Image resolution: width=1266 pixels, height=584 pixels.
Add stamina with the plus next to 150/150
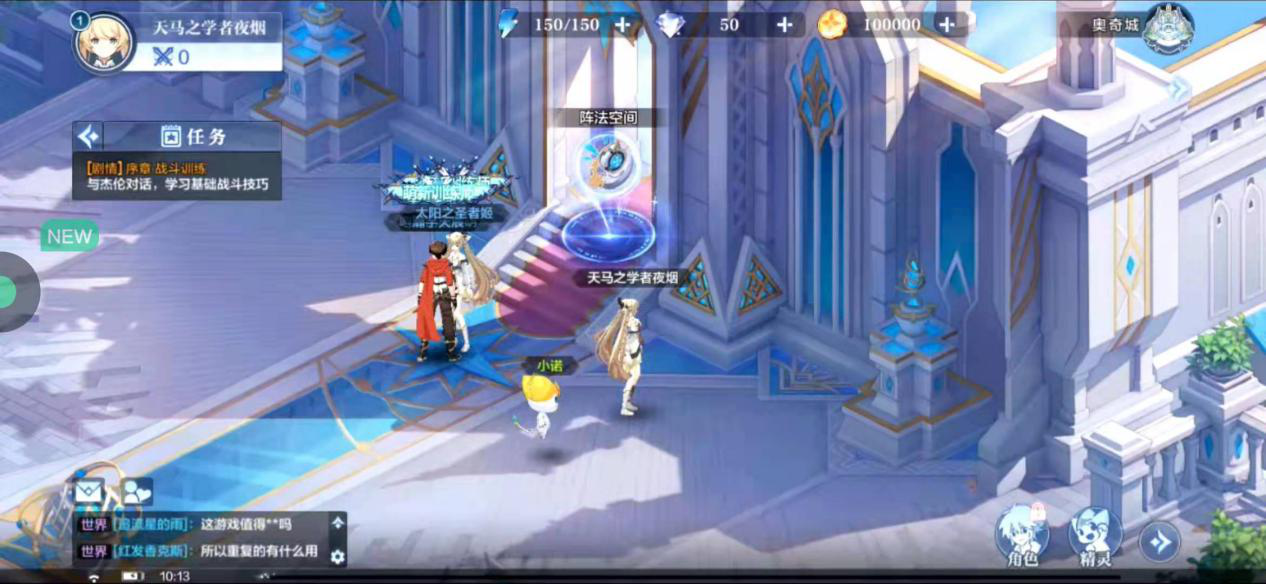(622, 25)
